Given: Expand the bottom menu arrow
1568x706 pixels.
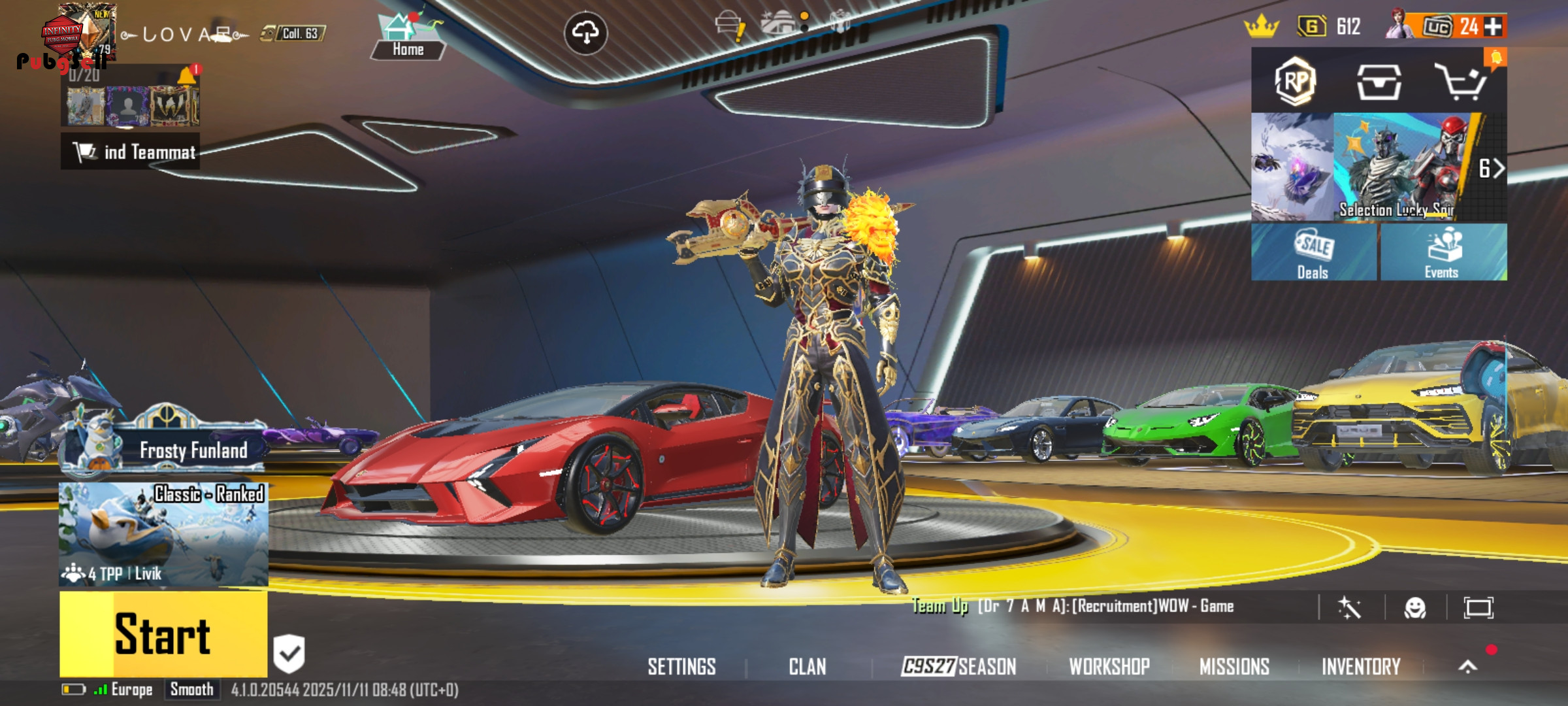Looking at the screenshot, I should click(x=1467, y=667).
